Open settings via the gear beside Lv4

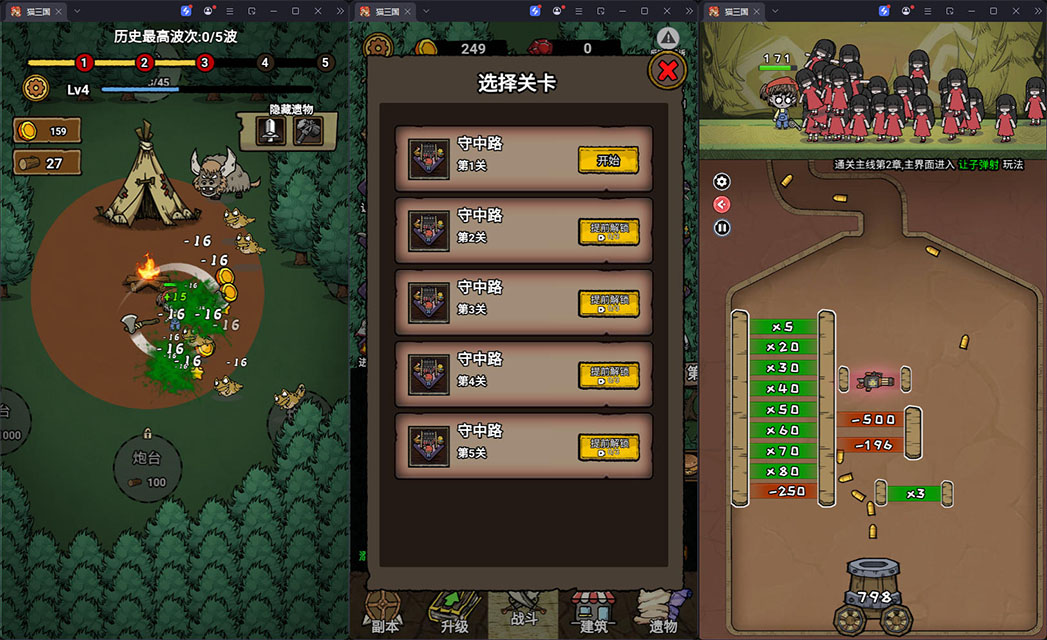point(37,89)
